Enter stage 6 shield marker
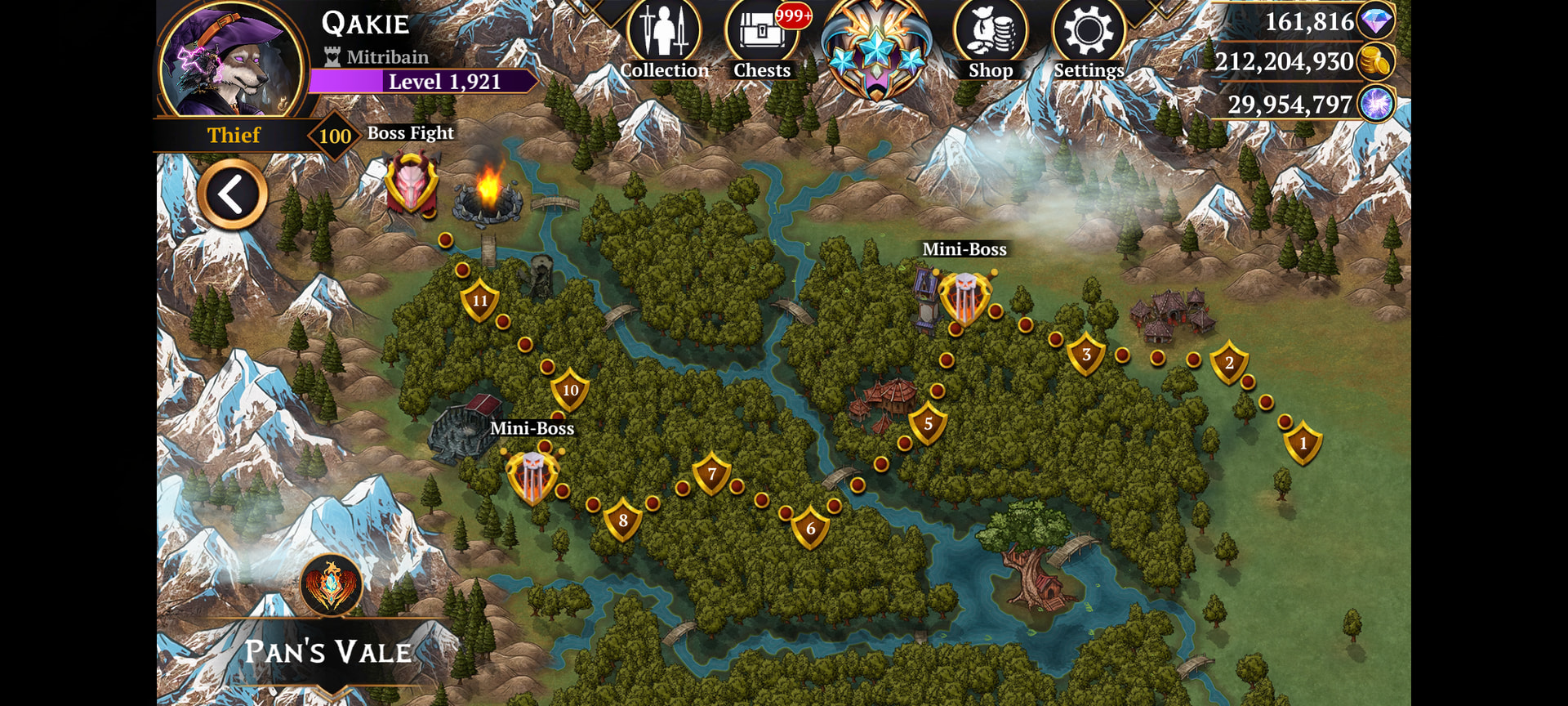The image size is (1568, 706). (x=810, y=529)
